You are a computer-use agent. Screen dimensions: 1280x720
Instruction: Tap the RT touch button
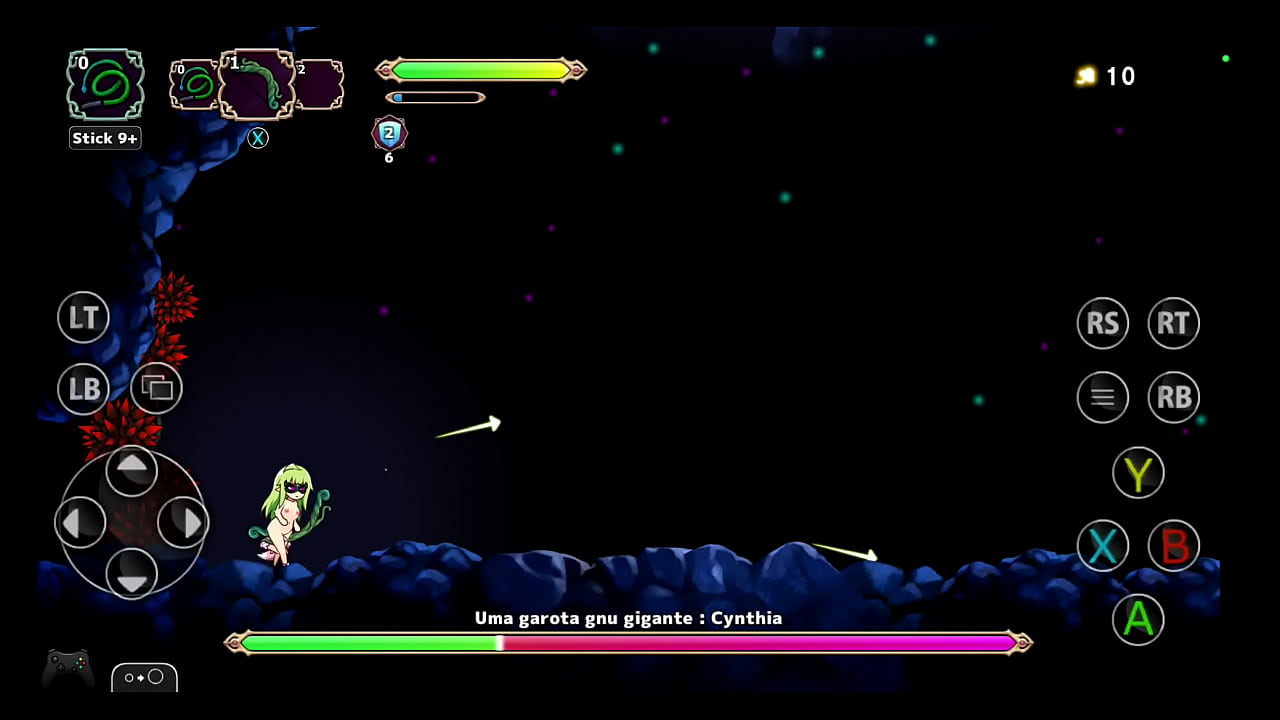click(x=1173, y=323)
